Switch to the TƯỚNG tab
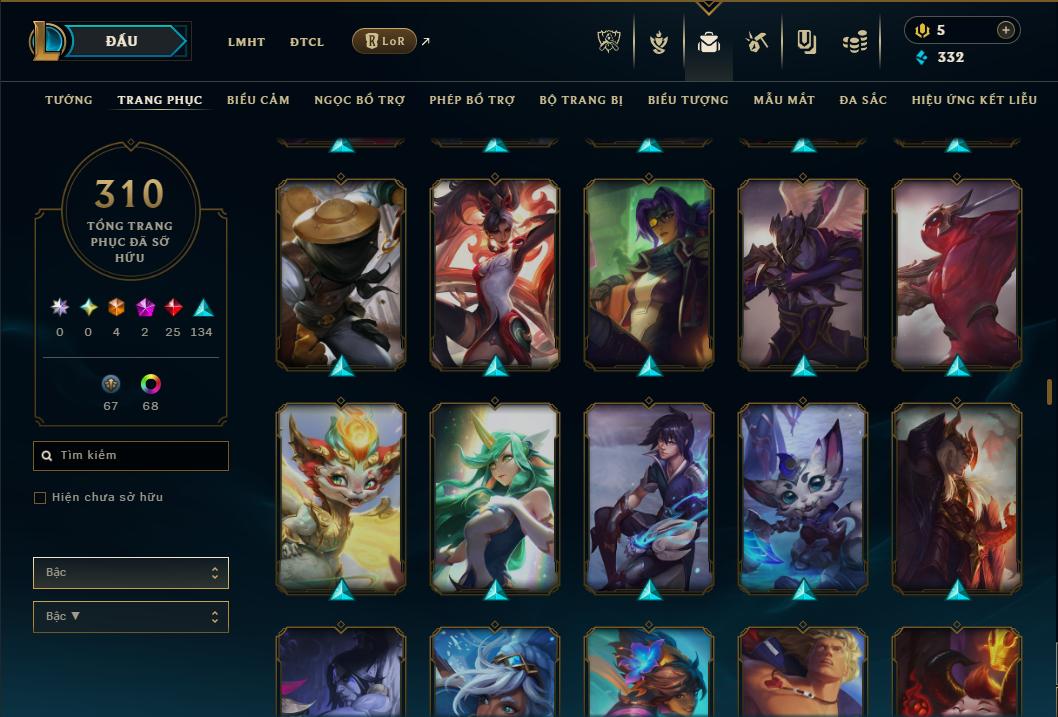 pyautogui.click(x=69, y=100)
